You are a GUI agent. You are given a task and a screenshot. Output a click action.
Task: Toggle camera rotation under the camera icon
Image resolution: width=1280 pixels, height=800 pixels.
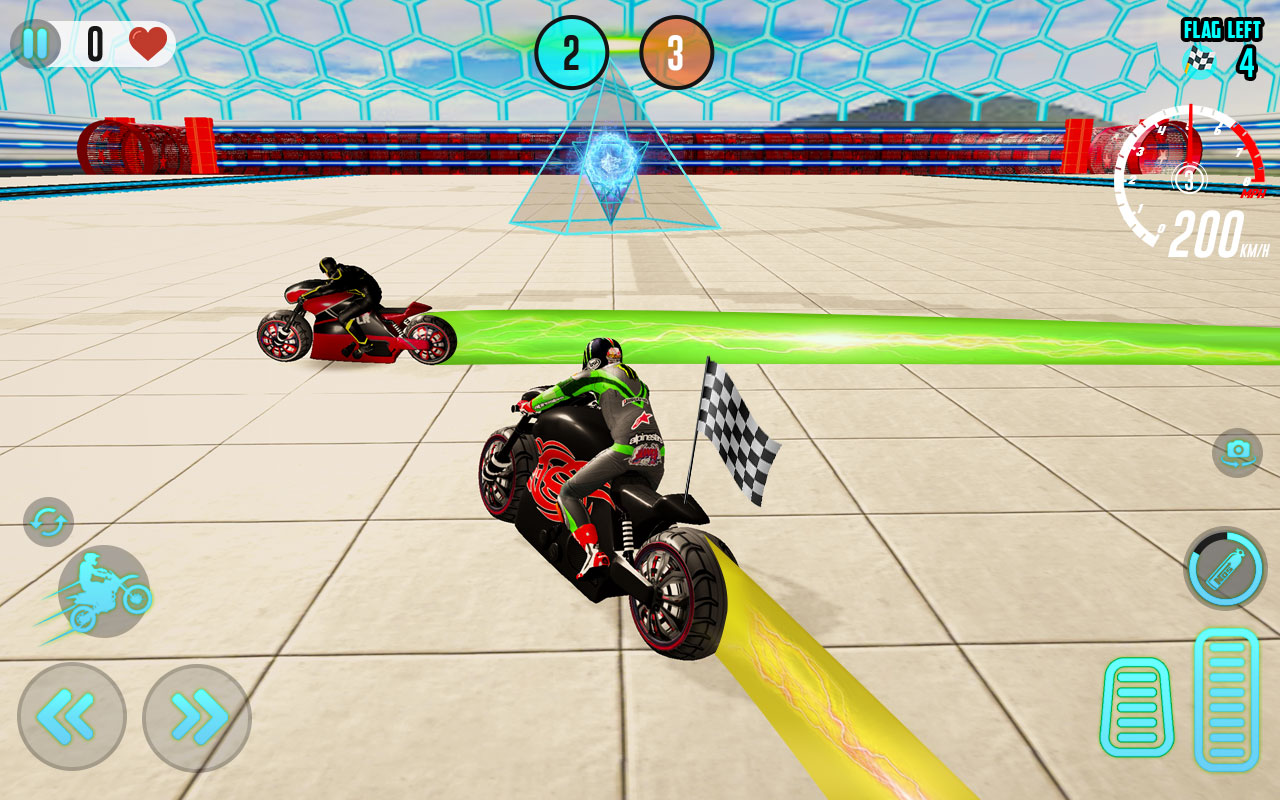[x=1232, y=451]
